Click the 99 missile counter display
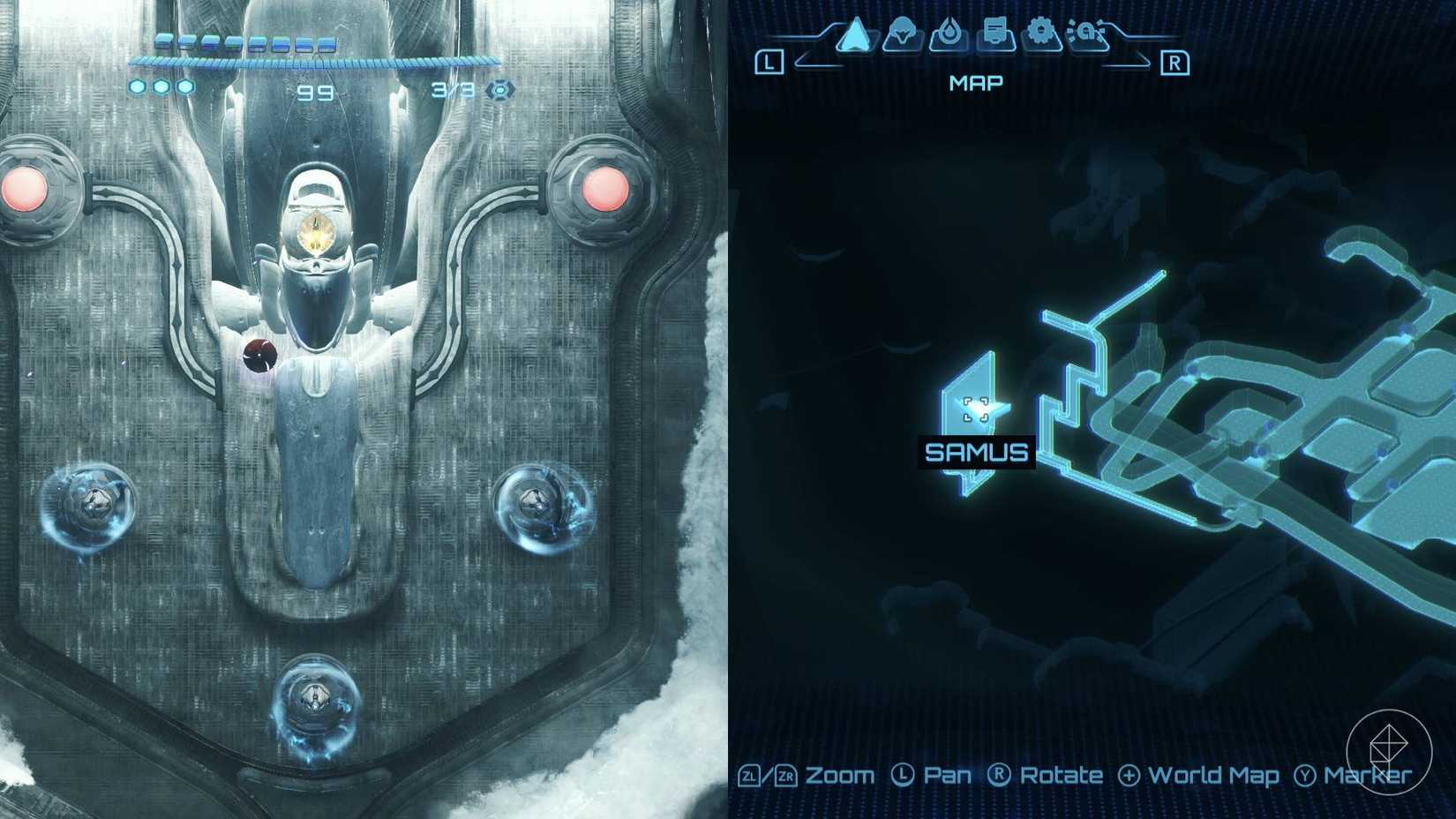1456x819 pixels. coord(316,92)
